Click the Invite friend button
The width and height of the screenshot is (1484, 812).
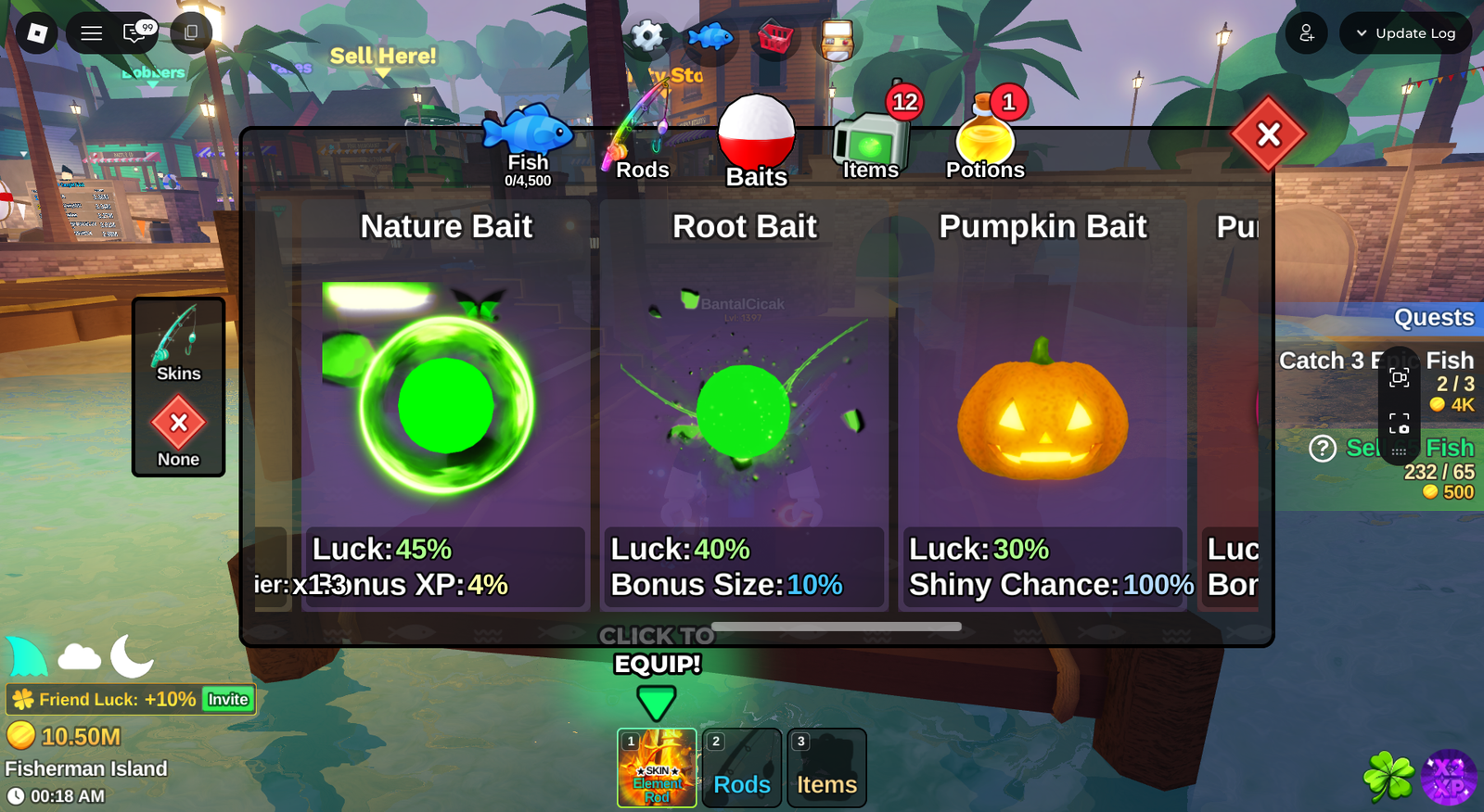[x=228, y=700]
